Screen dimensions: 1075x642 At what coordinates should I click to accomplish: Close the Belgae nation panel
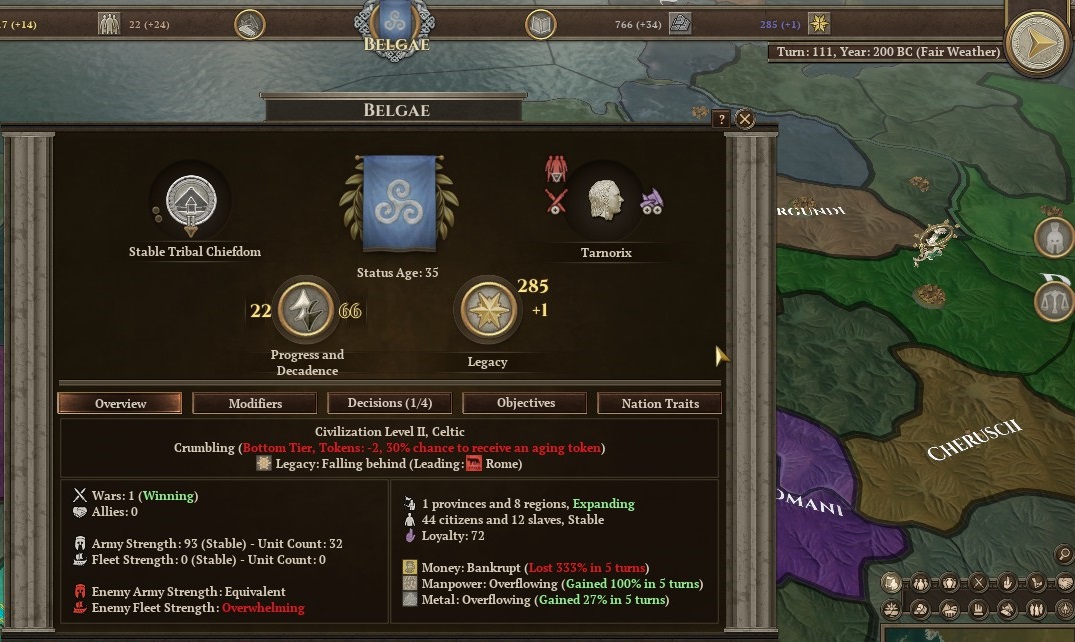pyautogui.click(x=745, y=119)
